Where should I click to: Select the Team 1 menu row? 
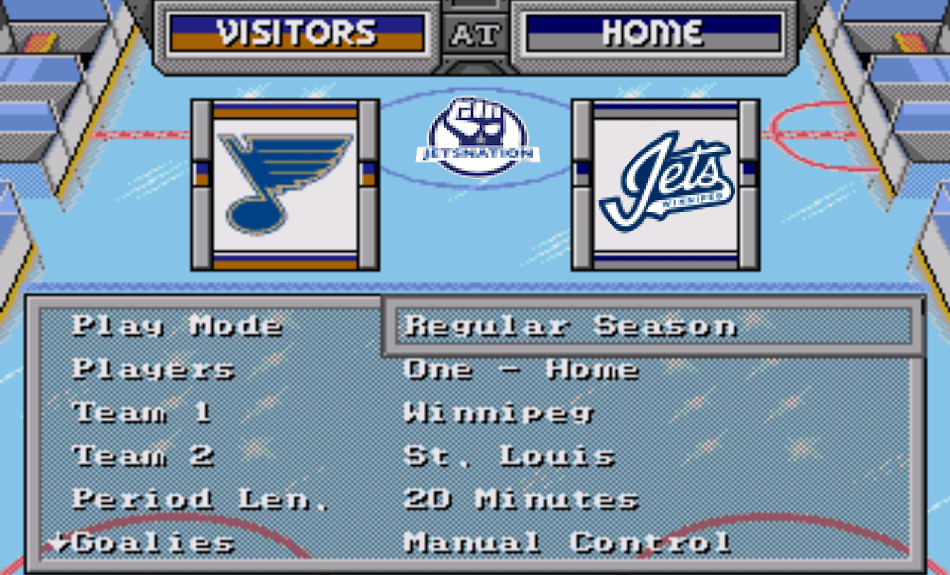coord(141,412)
